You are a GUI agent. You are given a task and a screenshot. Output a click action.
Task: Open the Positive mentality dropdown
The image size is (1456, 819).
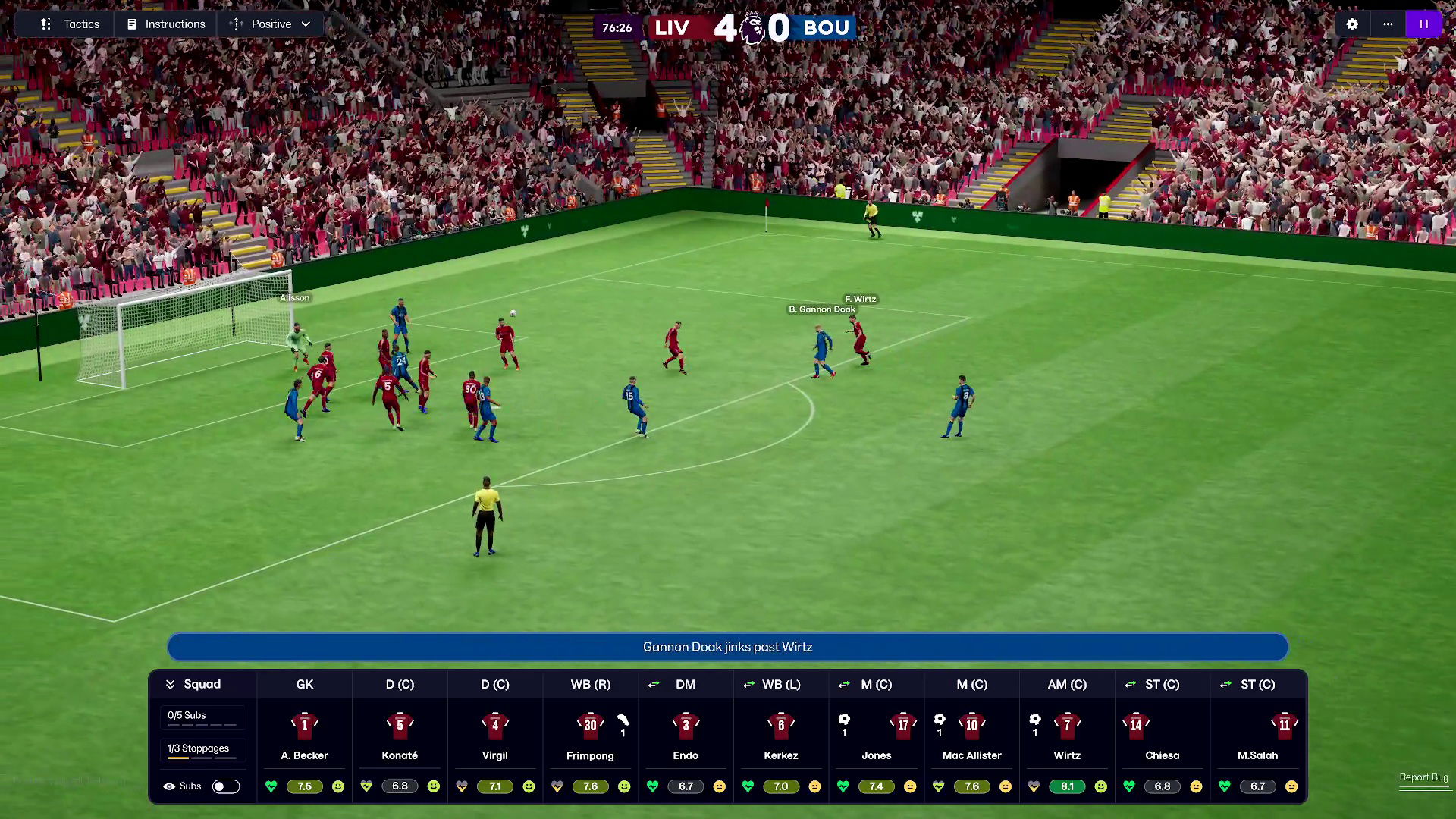pos(271,24)
